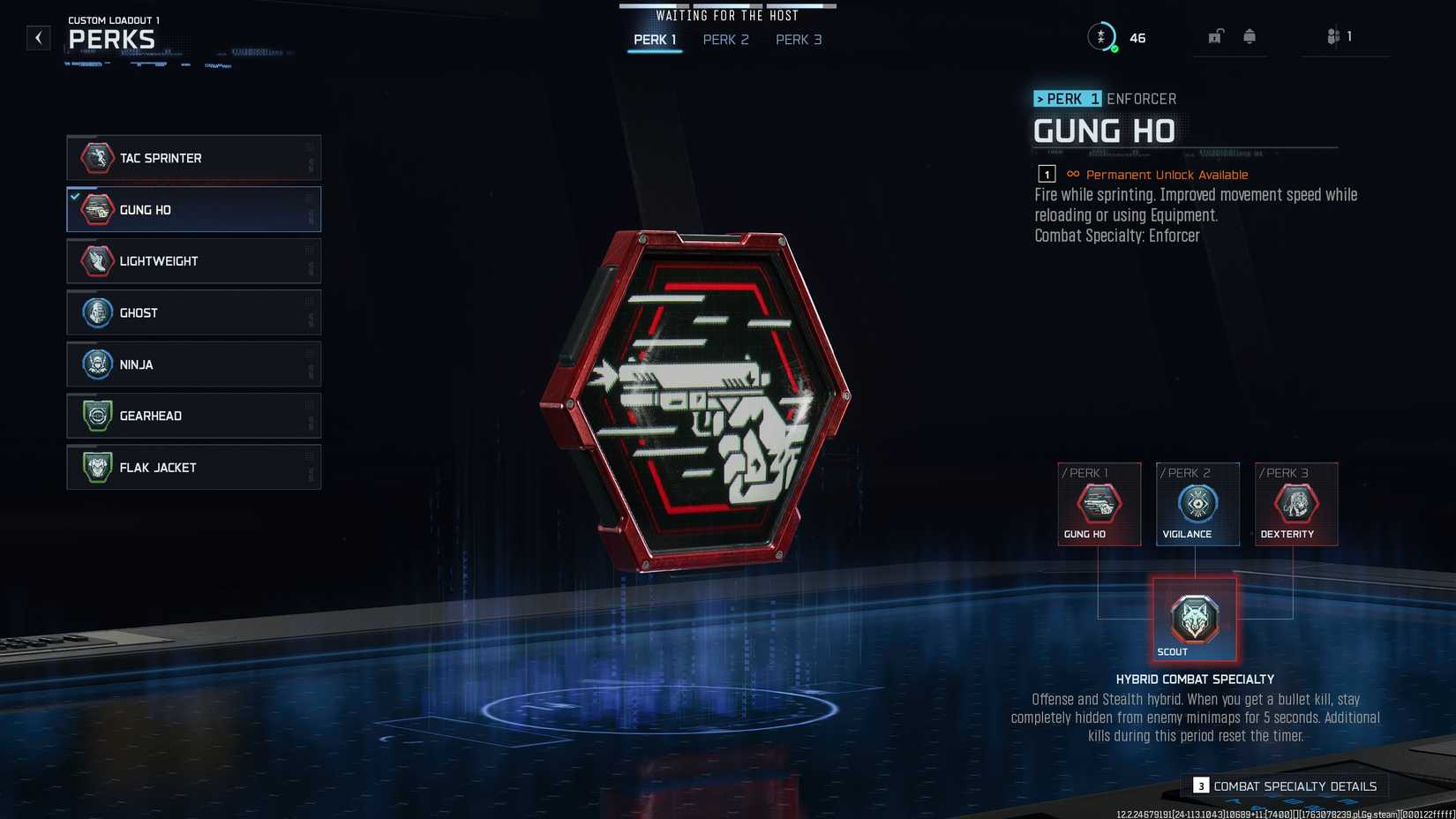This screenshot has height=819, width=1456.
Task: Select the Tac Sprinter perk icon
Action: (x=96, y=158)
